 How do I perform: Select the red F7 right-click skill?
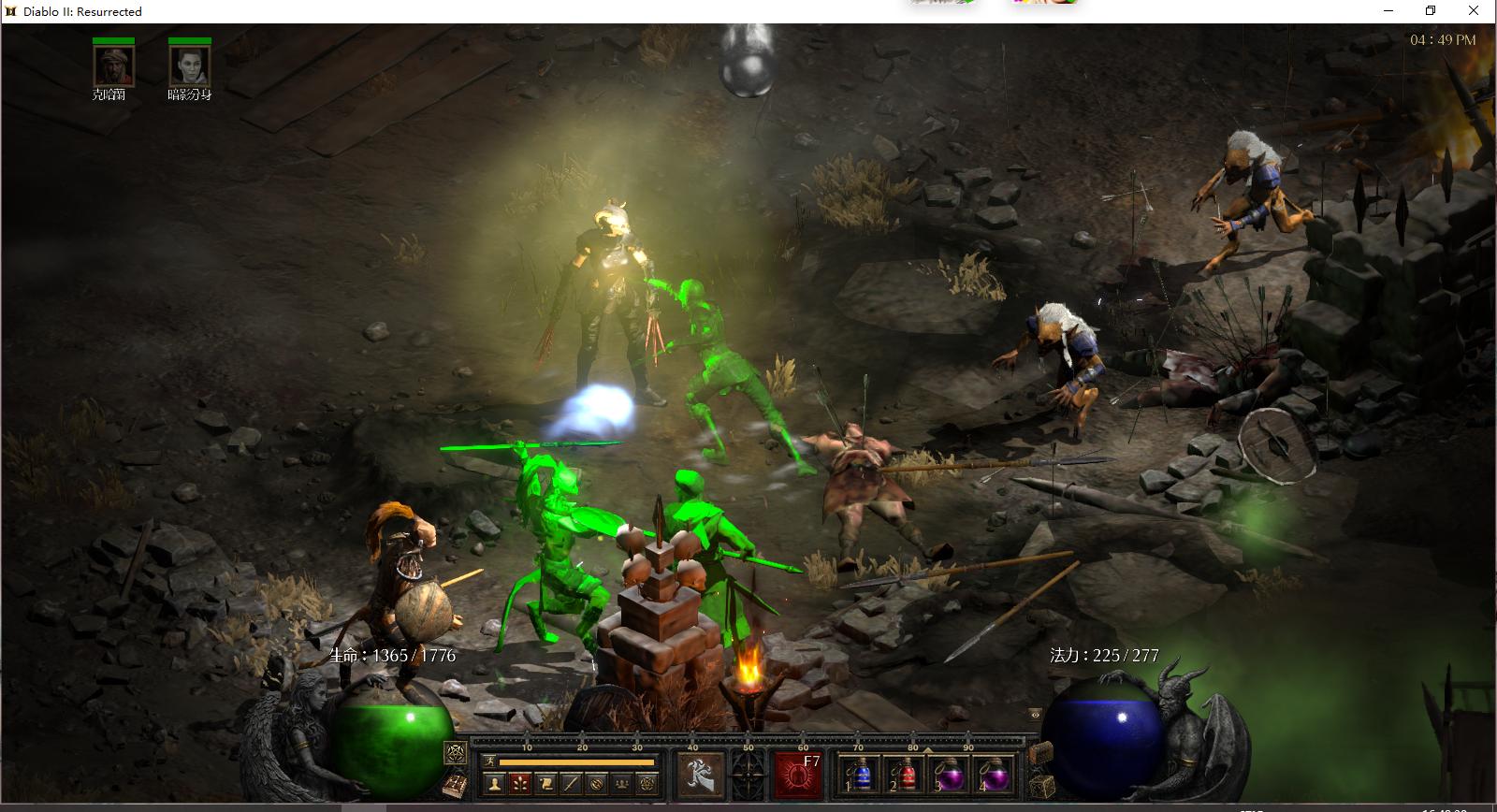coord(797,775)
